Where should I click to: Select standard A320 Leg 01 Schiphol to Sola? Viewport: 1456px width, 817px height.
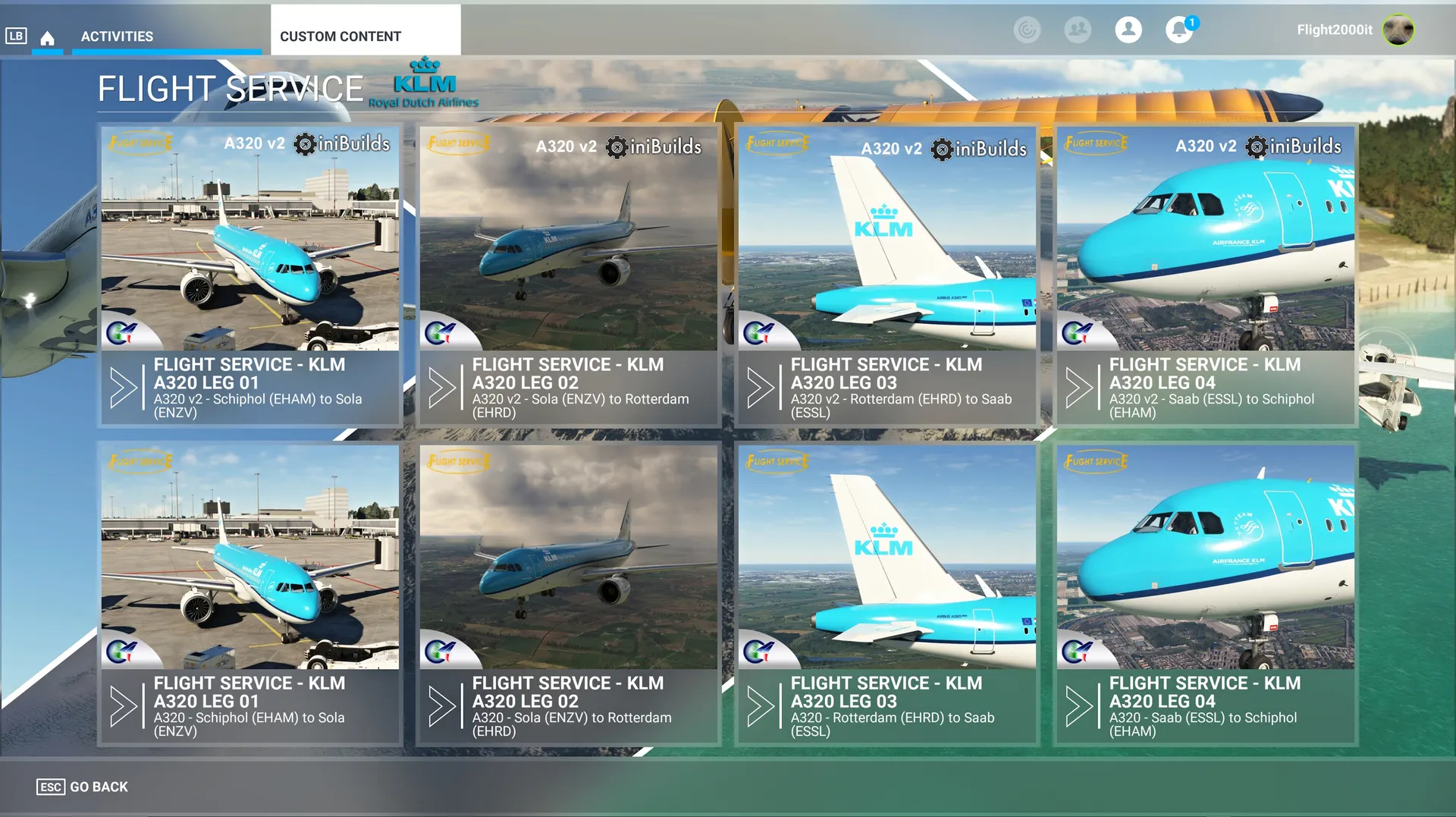[x=250, y=593]
